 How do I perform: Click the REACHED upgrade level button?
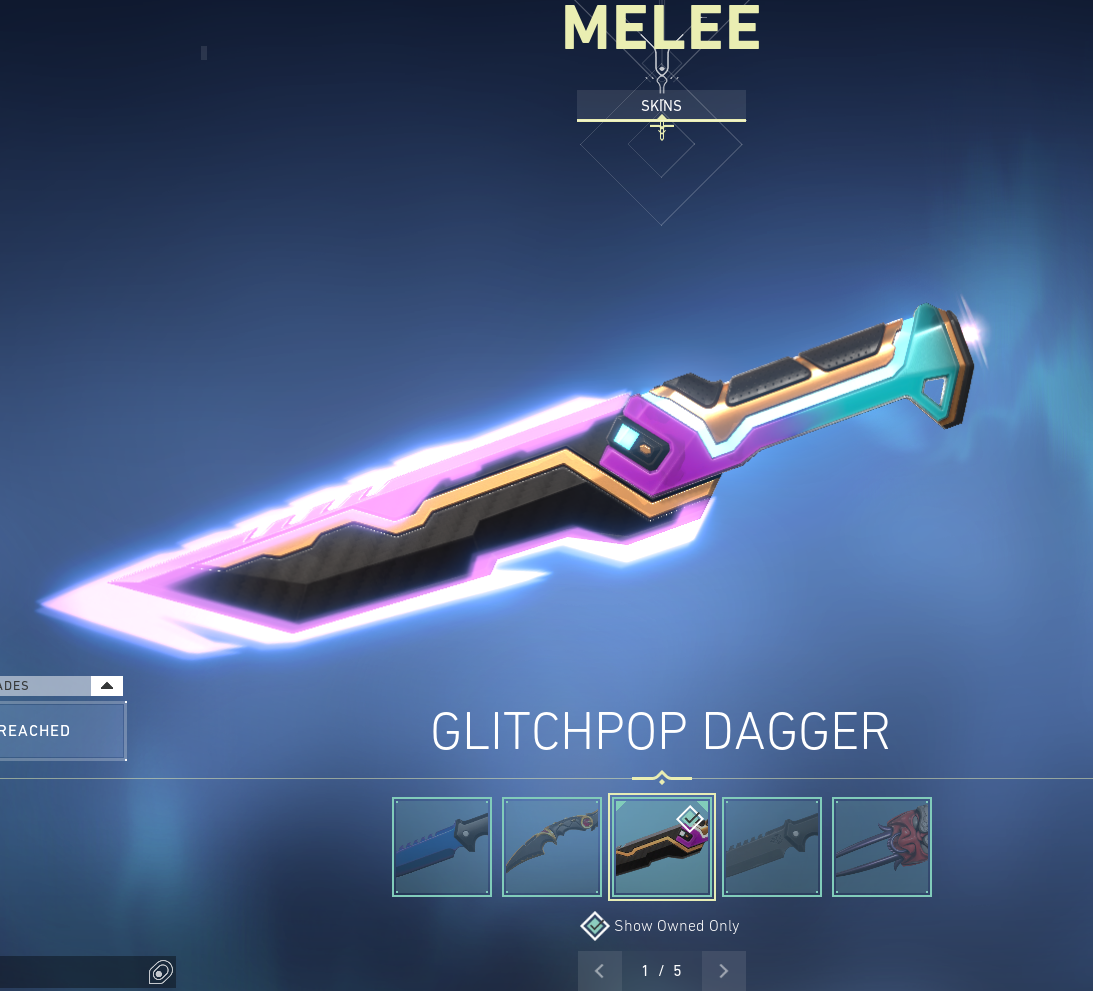(60, 731)
